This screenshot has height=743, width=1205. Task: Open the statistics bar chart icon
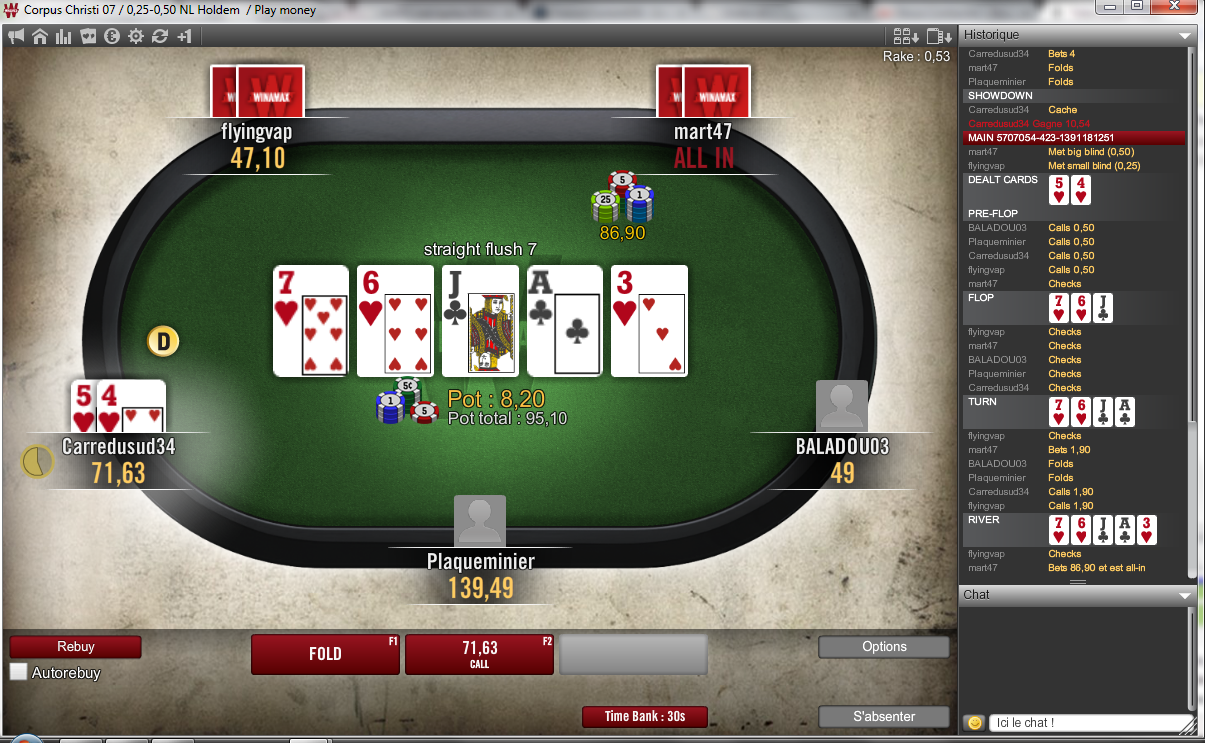[64, 36]
